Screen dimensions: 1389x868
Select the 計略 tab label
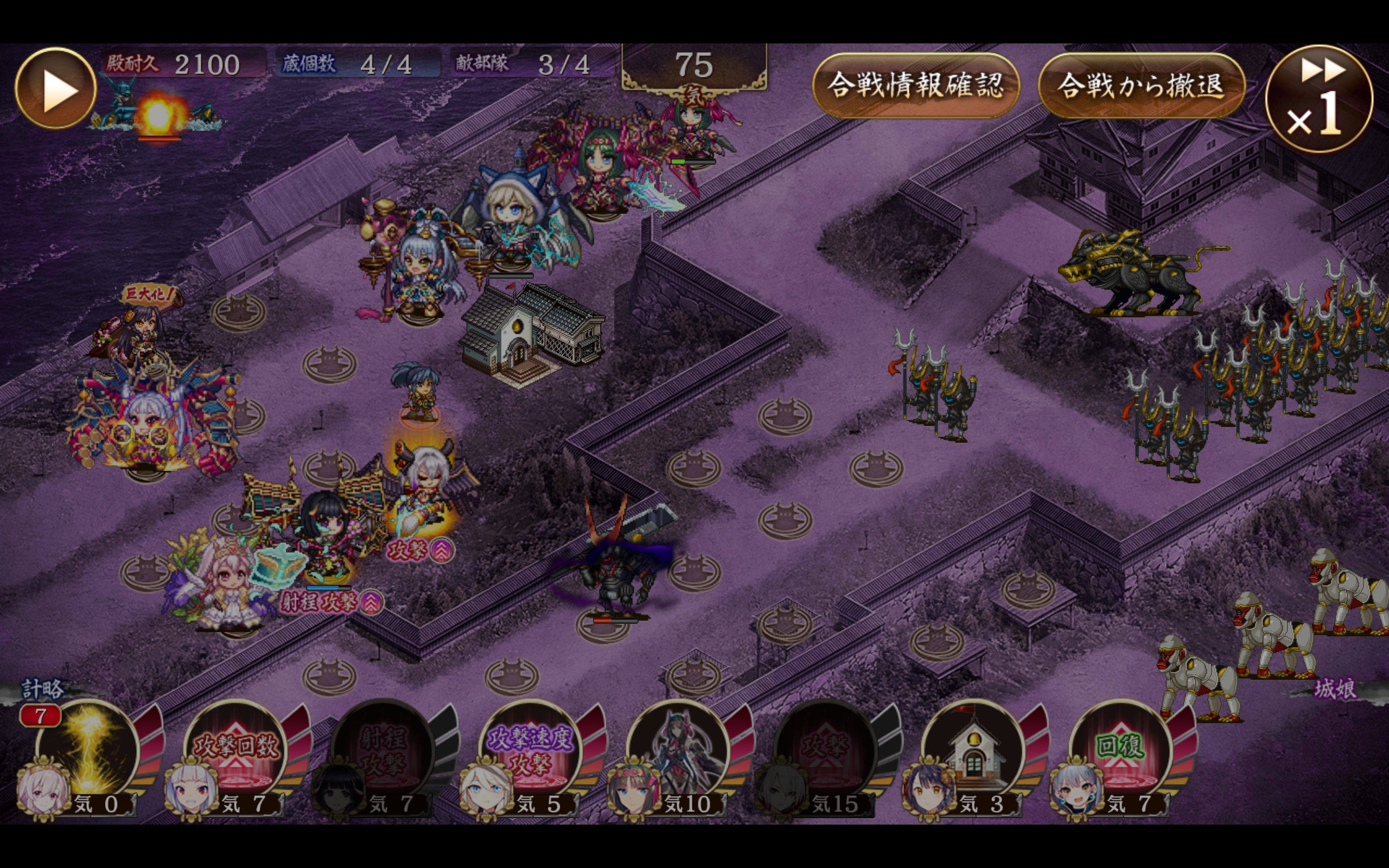[x=42, y=689]
